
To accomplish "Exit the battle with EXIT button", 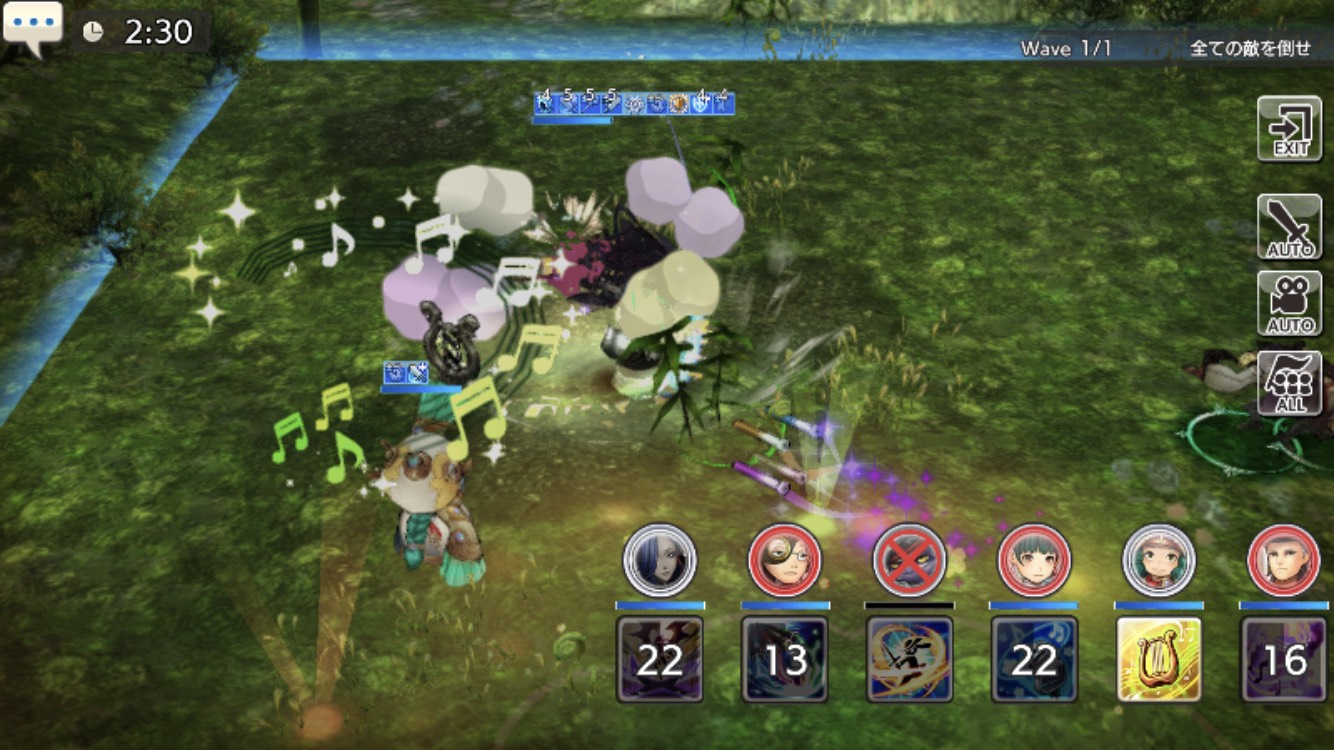I will 1289,128.
